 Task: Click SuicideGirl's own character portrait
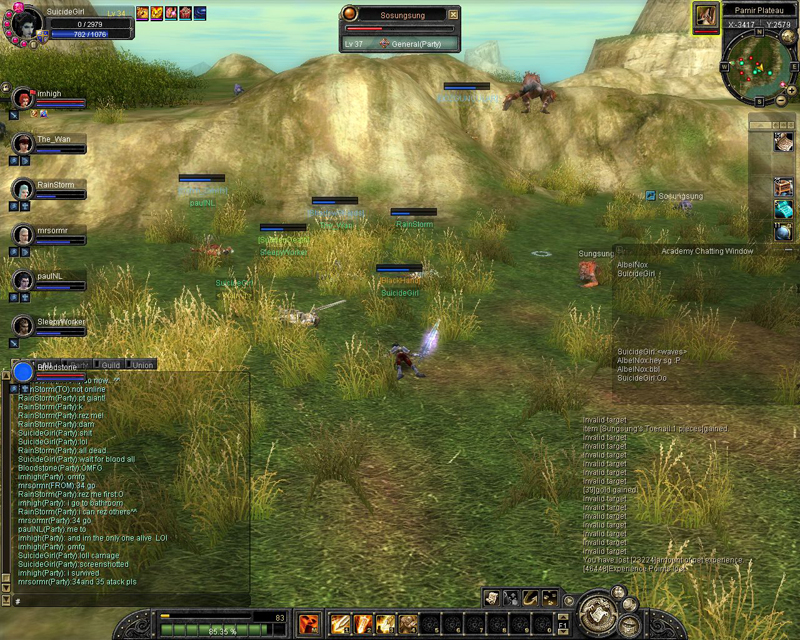pyautogui.click(x=24, y=22)
